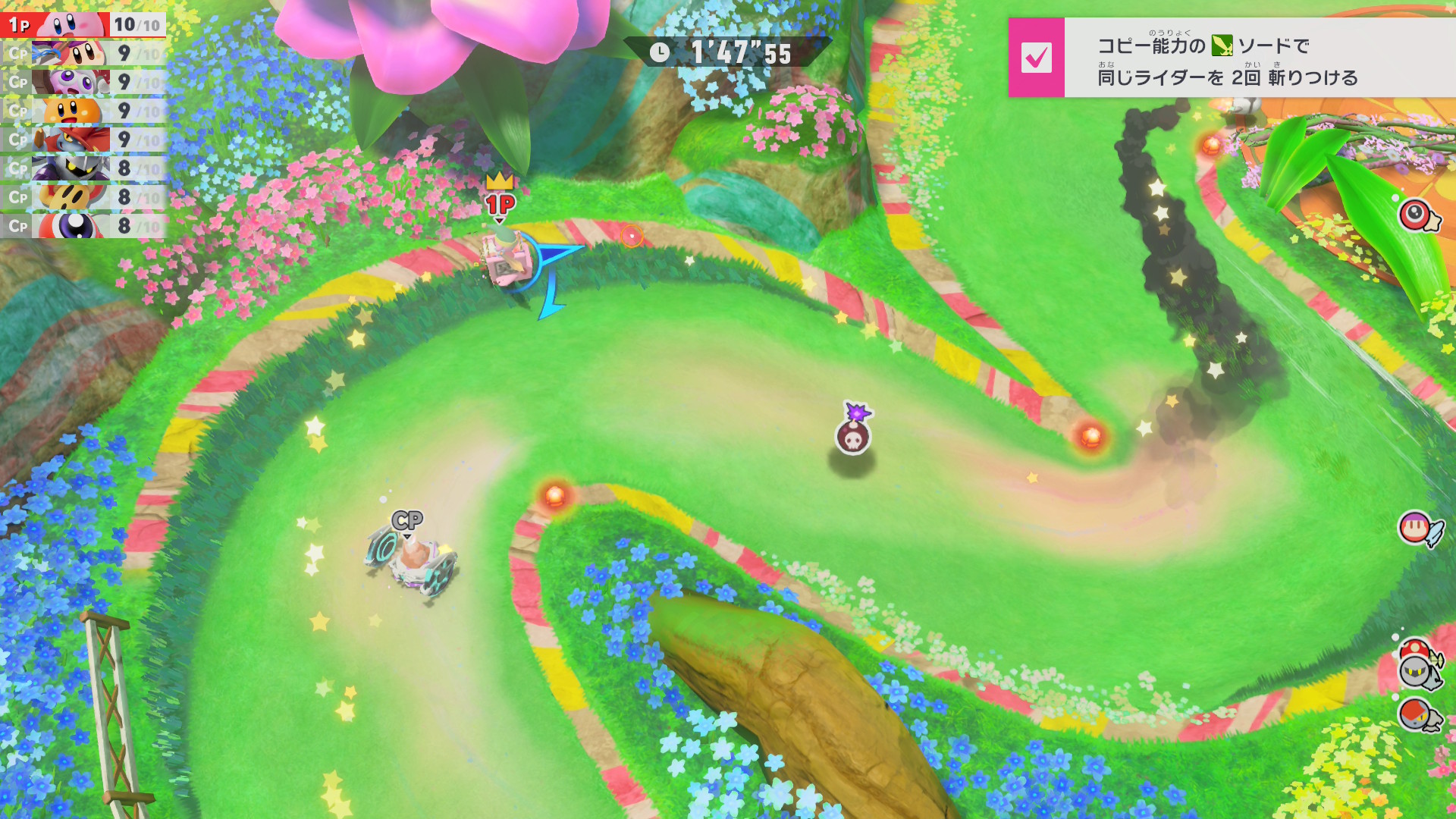Click the CP tag above the rival
The height and width of the screenshot is (819, 1456).
[407, 520]
